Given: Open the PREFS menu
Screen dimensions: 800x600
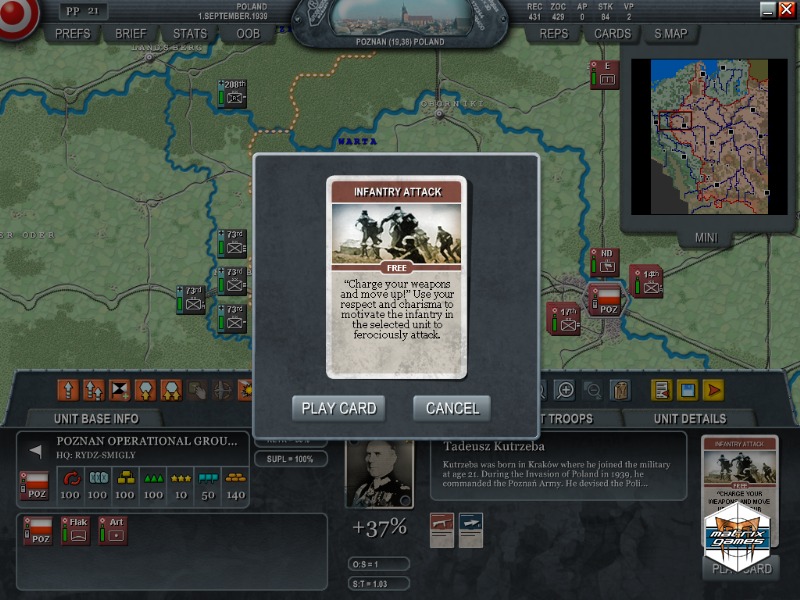Looking at the screenshot, I should point(72,33).
